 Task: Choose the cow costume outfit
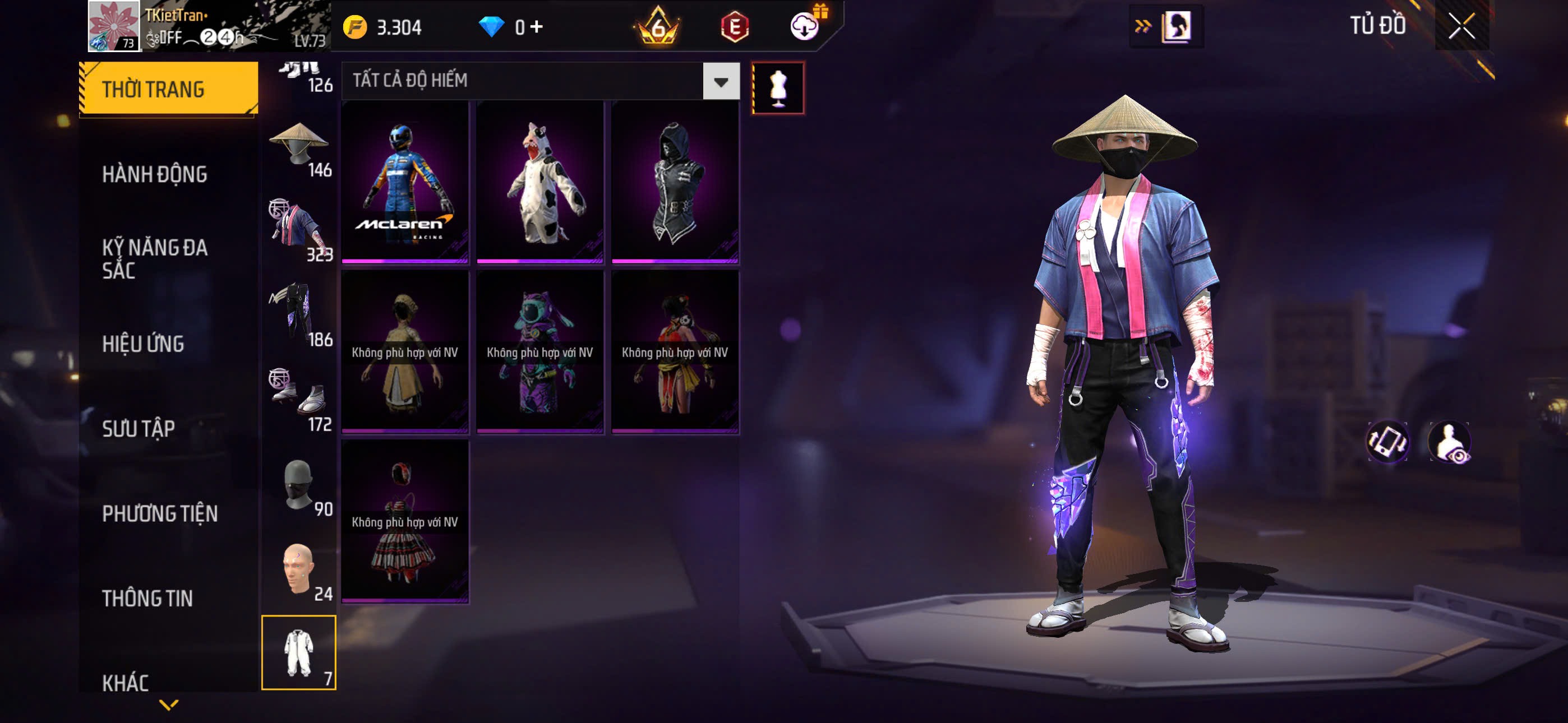(541, 182)
